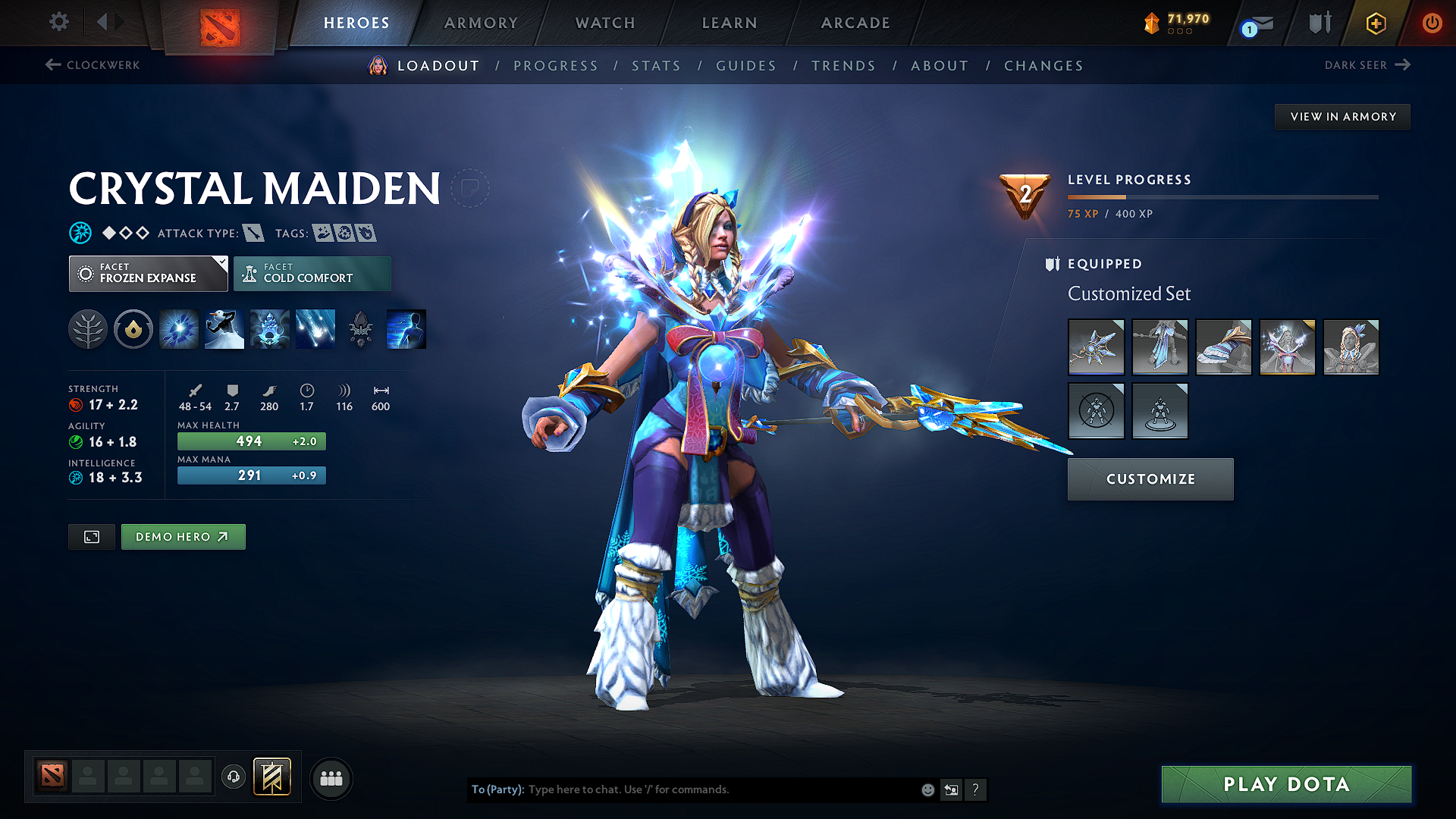Click the DEMO HERO button

click(183, 536)
